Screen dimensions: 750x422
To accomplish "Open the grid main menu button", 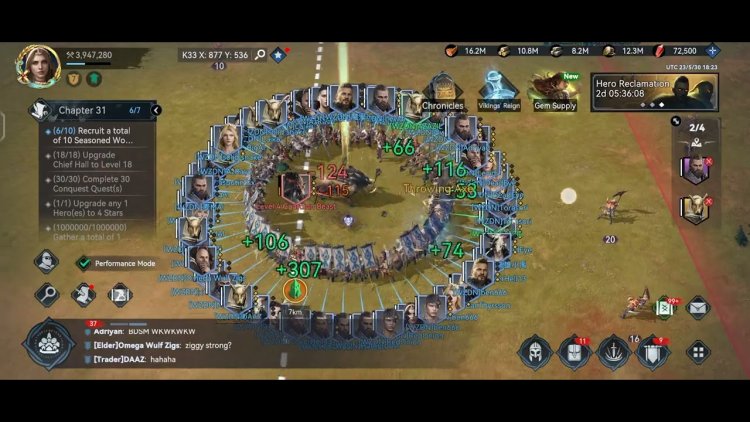I will pyautogui.click(x=697, y=352).
